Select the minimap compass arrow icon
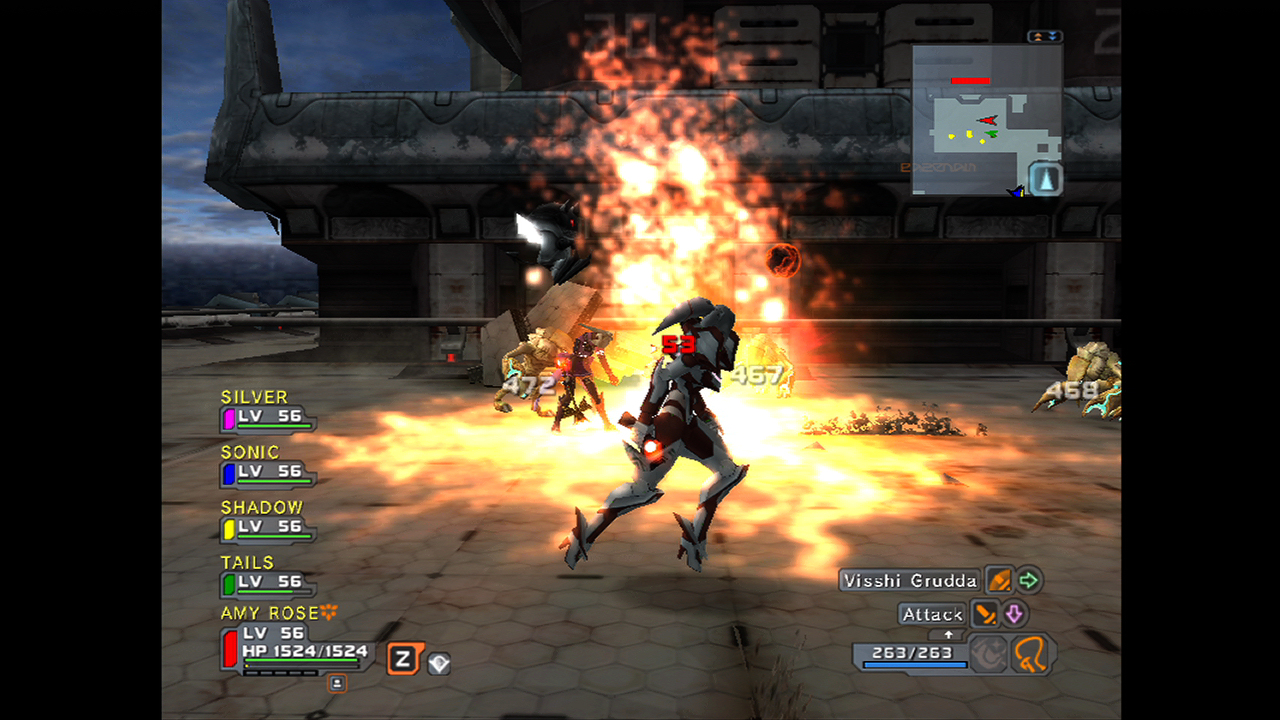 click(1045, 179)
